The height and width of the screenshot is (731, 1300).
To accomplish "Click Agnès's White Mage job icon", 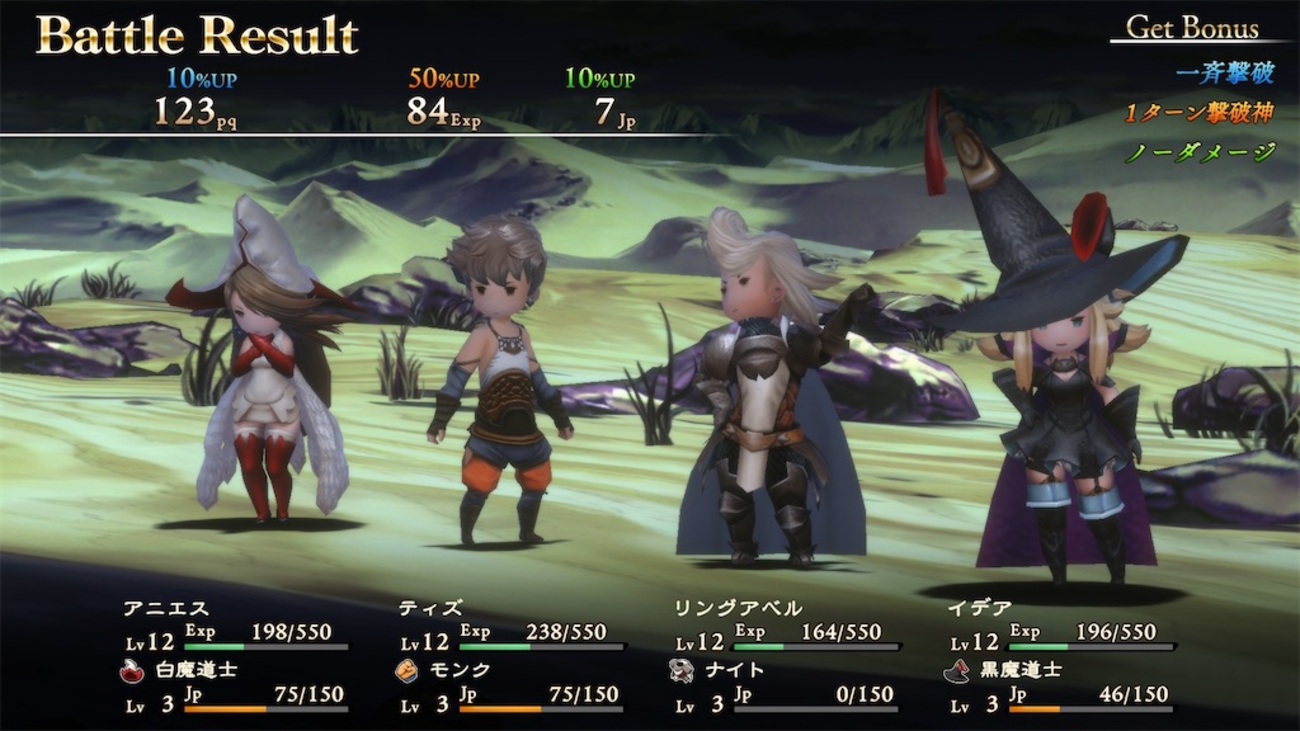I will click(x=131, y=671).
